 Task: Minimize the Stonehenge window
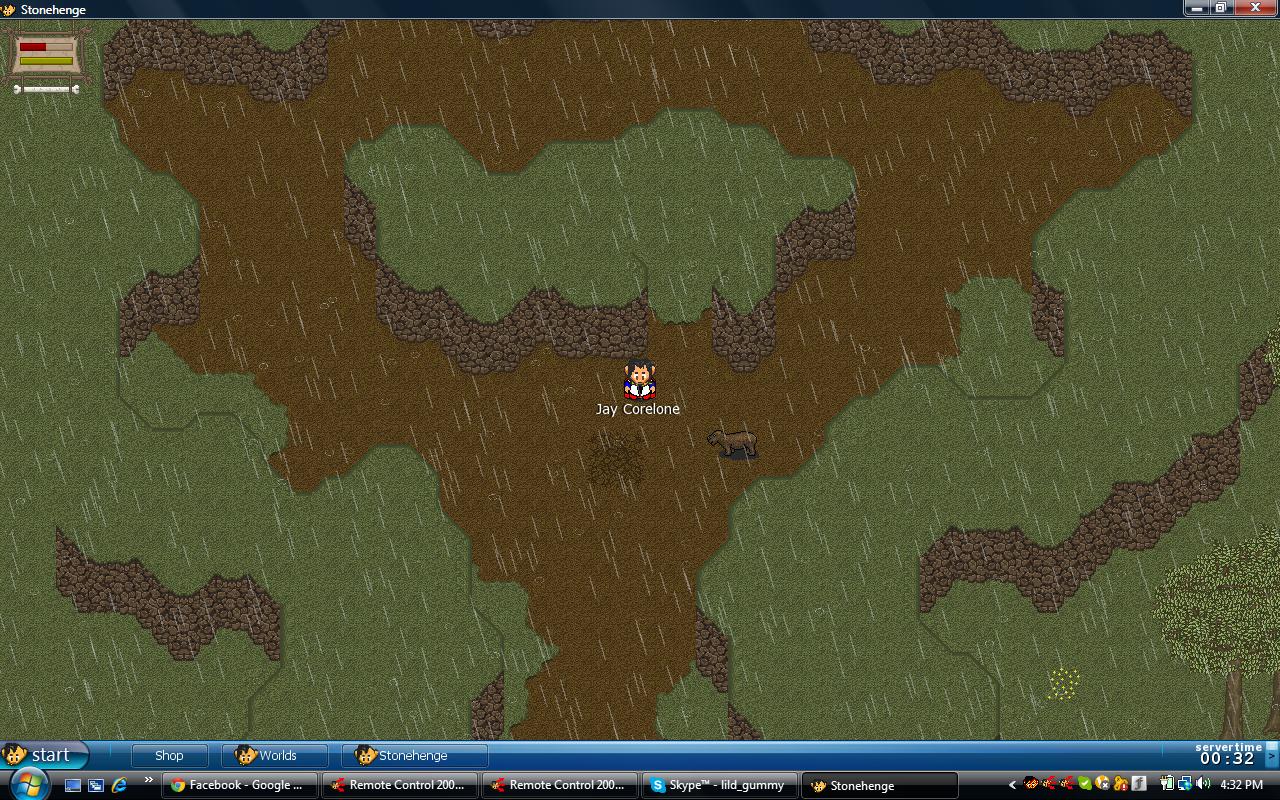1197,8
